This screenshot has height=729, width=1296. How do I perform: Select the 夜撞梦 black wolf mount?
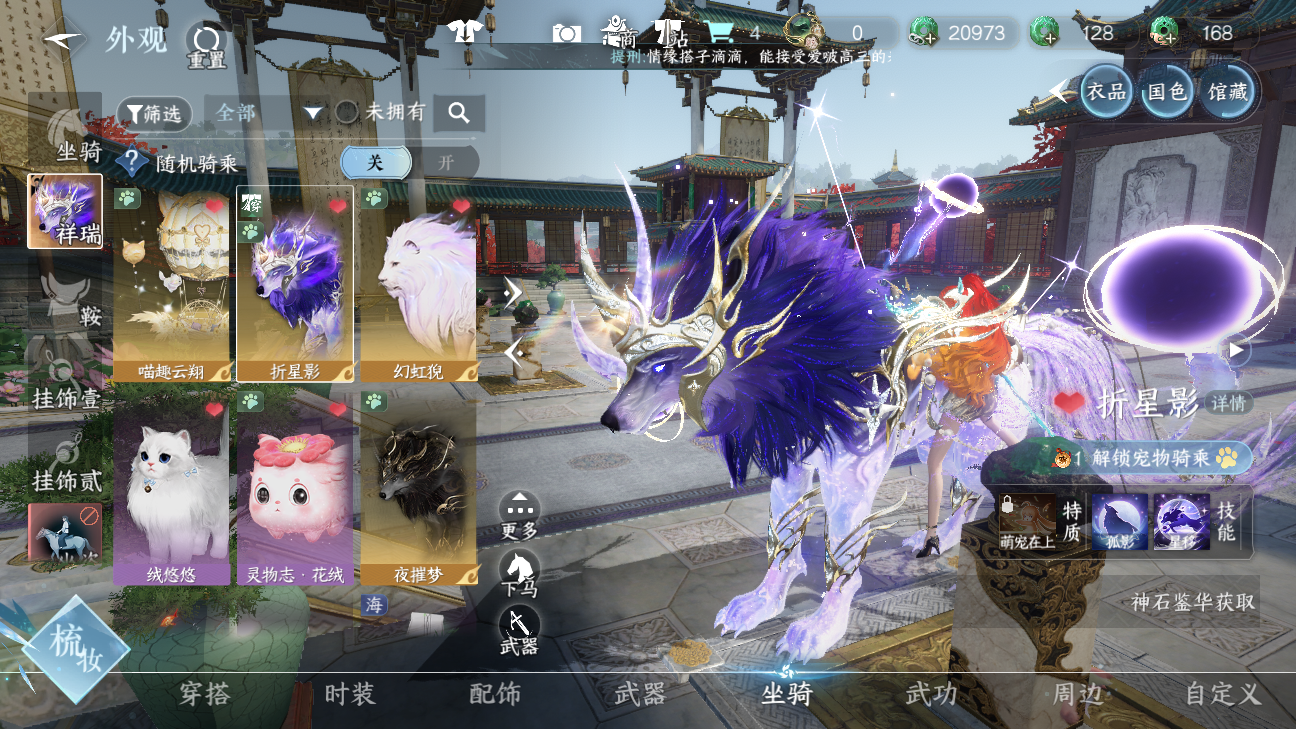coord(418,488)
